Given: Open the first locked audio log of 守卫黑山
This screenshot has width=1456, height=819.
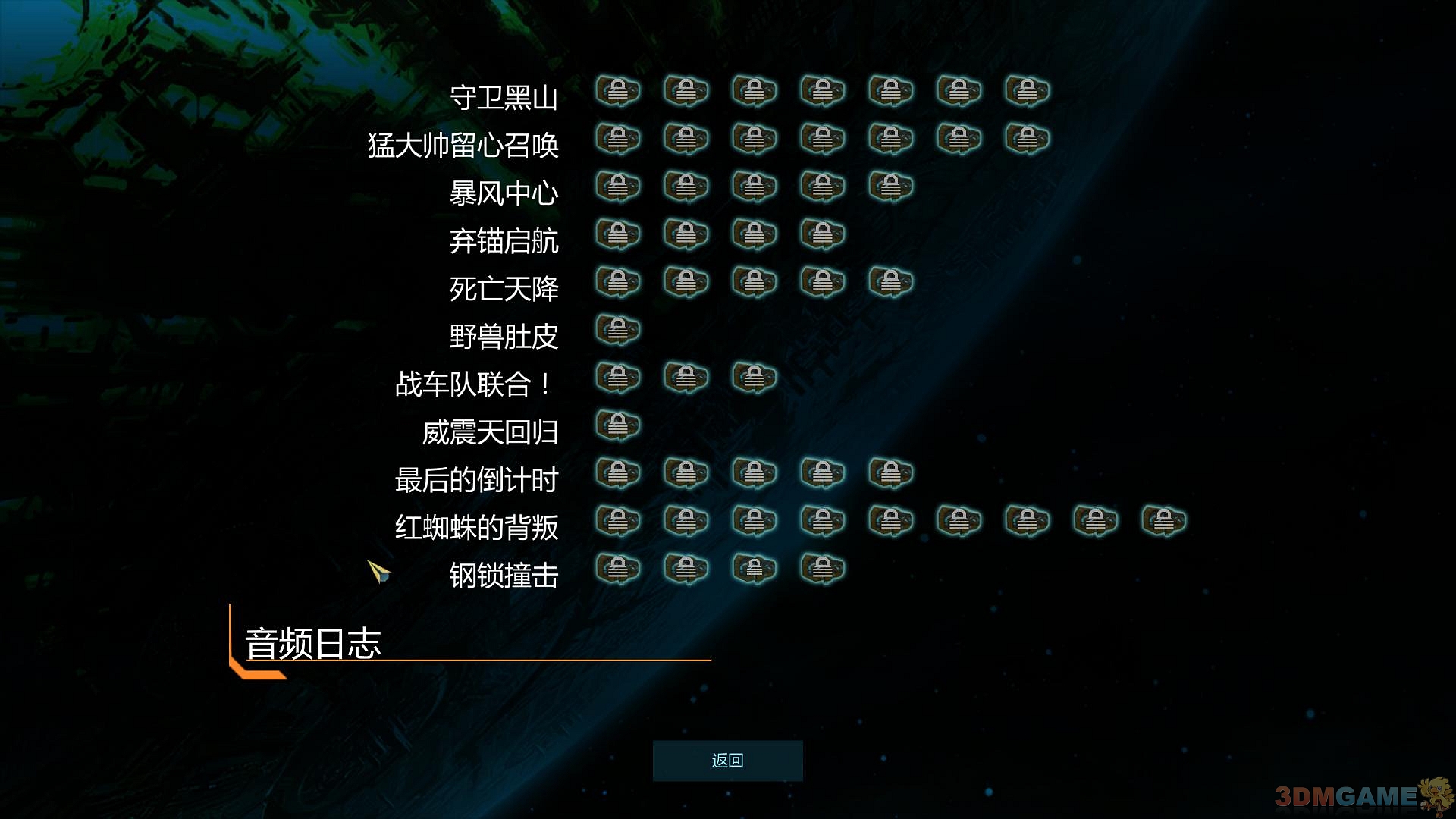Looking at the screenshot, I should coord(618,91).
